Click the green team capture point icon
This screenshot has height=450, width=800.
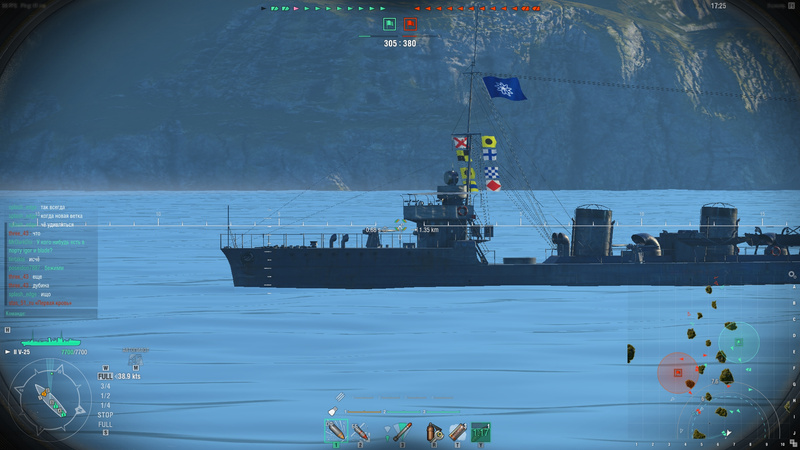point(389,24)
